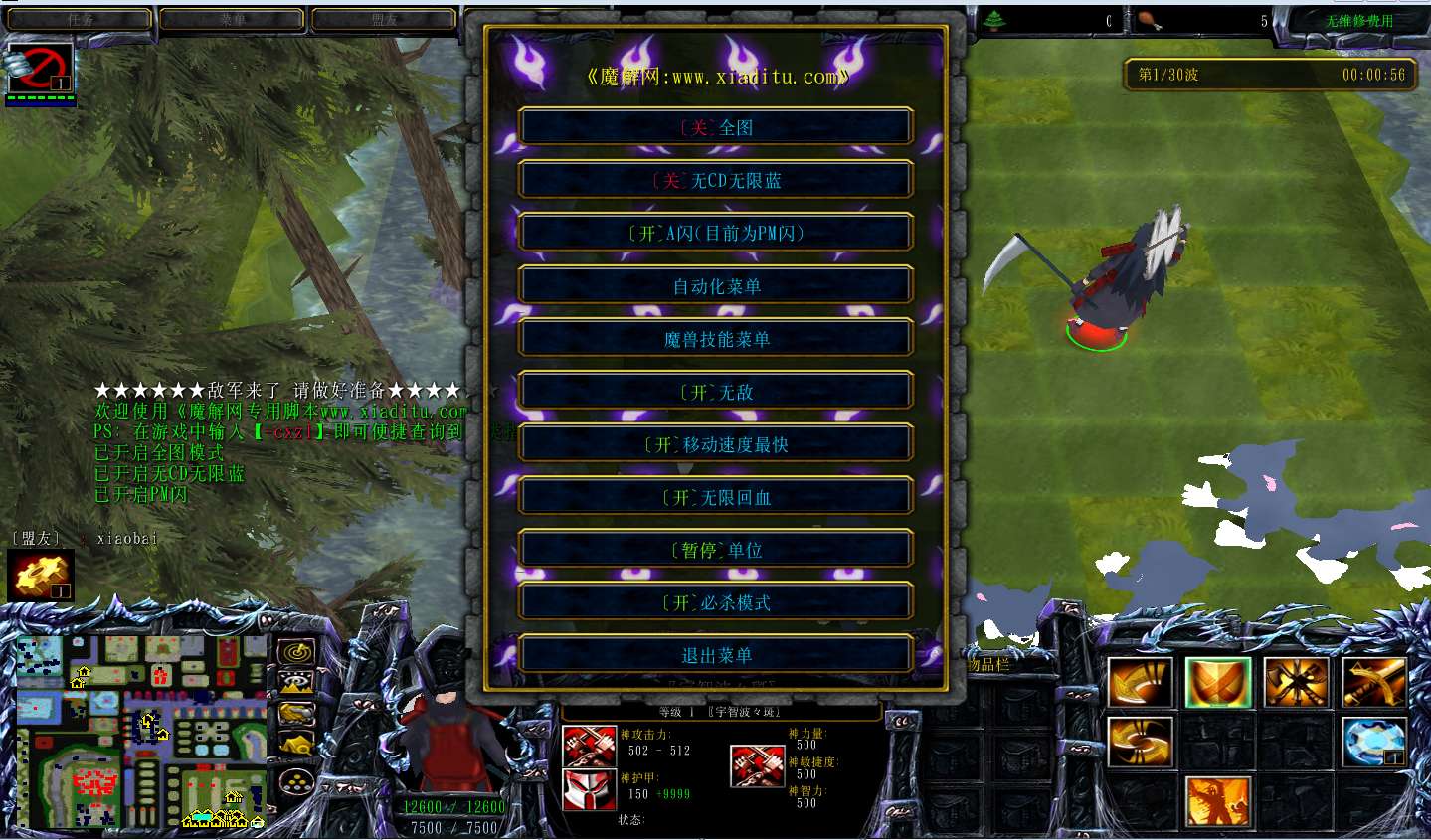Viewport: 1431px width, 840px height.
Task: Use the crossed axes ability icon
Action: tap(1296, 683)
